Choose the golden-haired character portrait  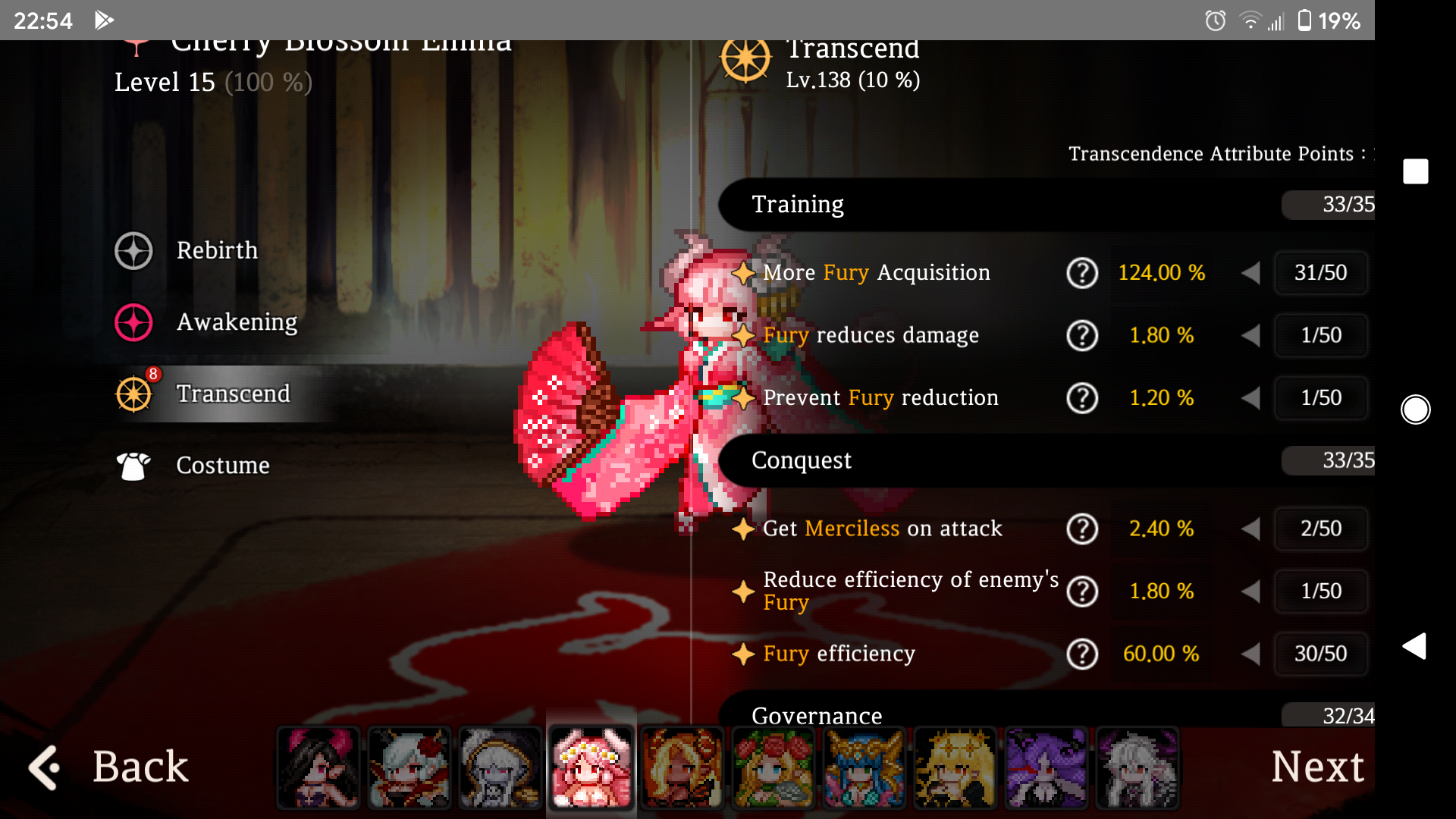[x=955, y=767]
